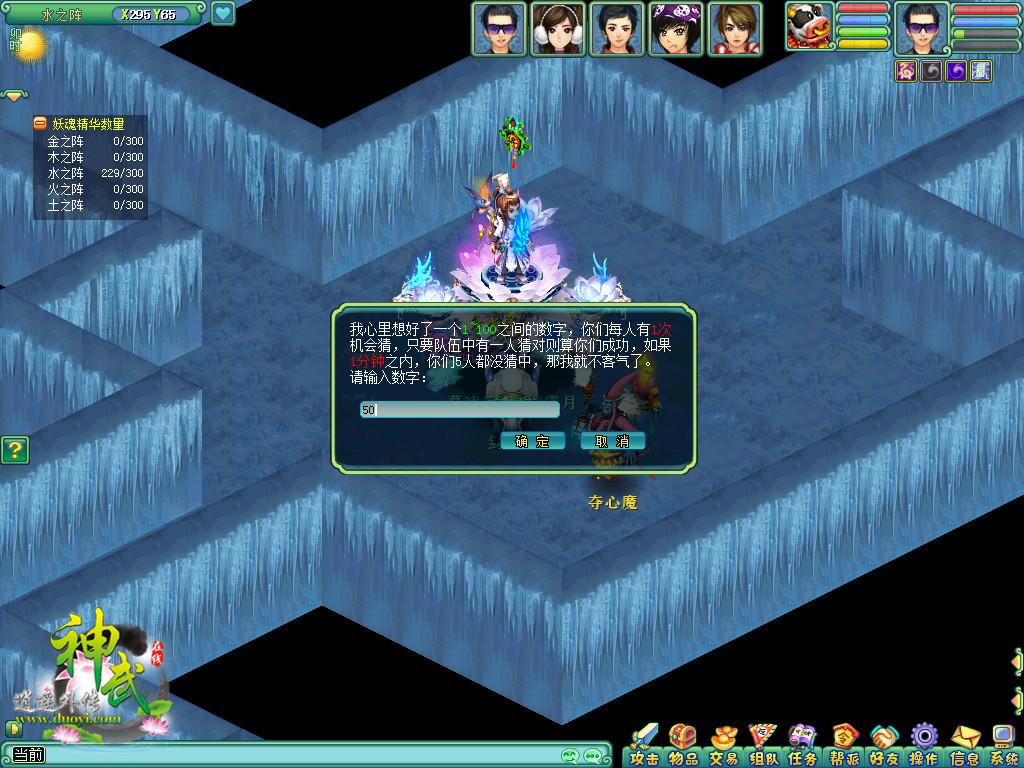Open the 帮派 guild menu

845,745
